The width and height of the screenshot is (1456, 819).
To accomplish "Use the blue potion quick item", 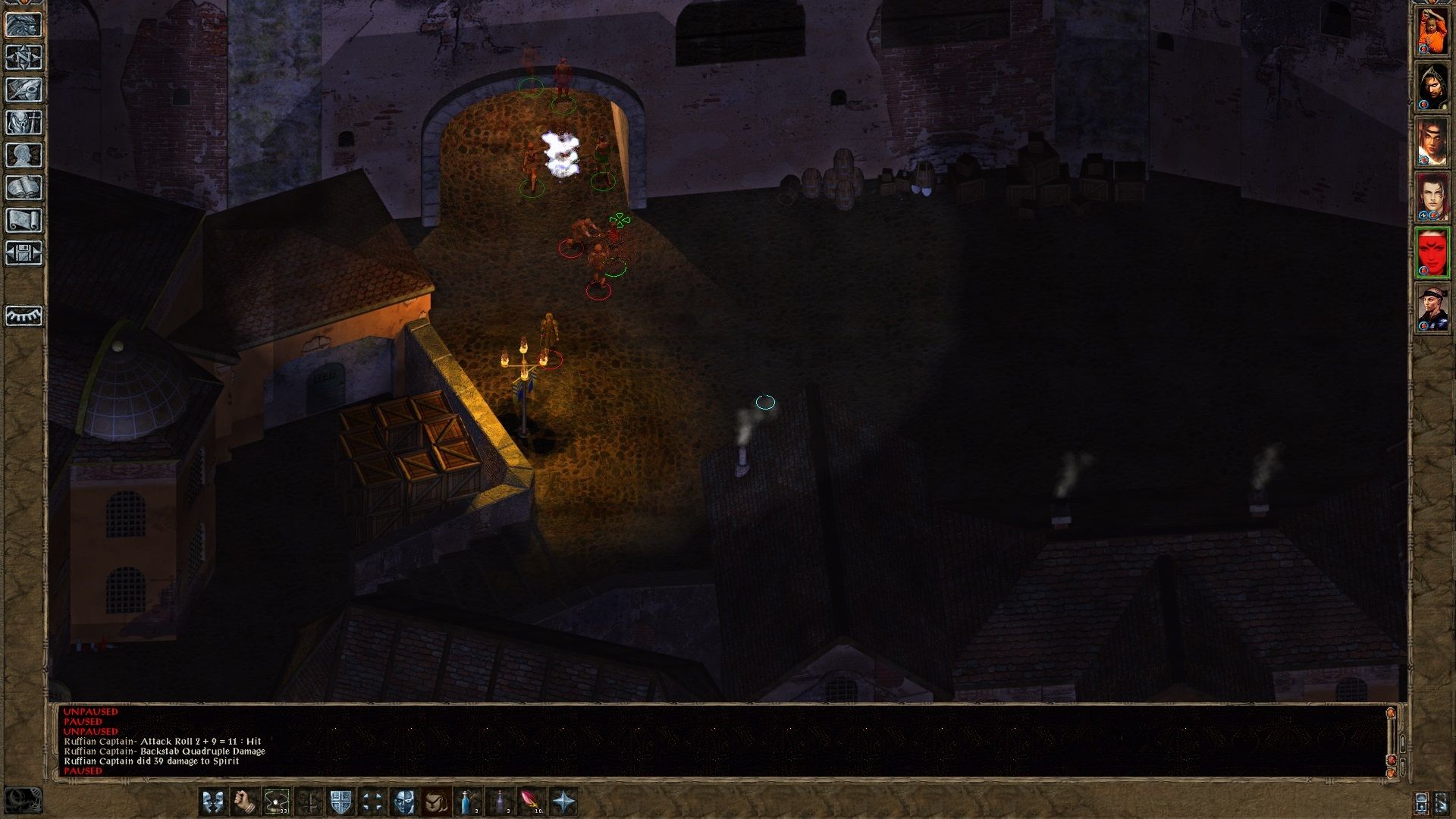I will (466, 802).
